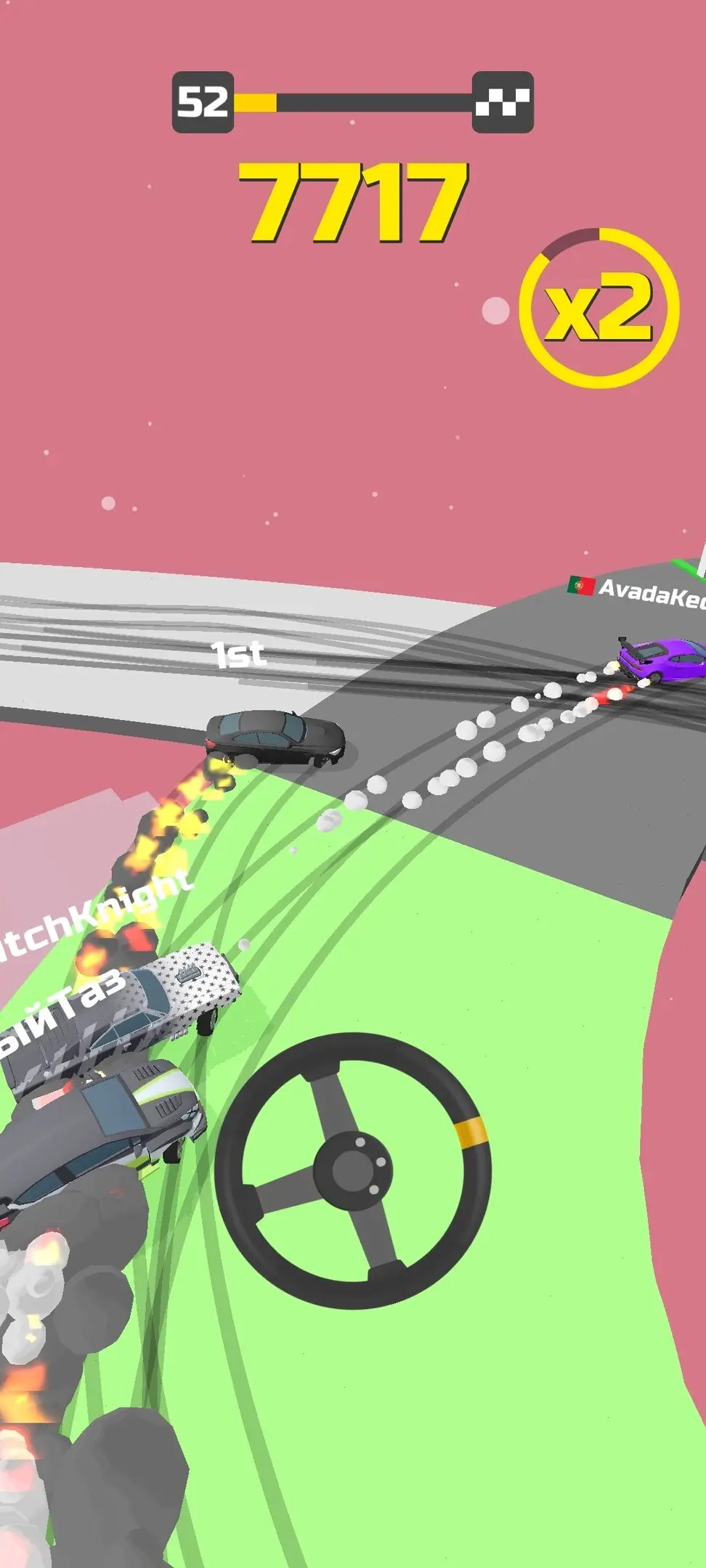The width and height of the screenshot is (706, 1568).
Task: Tap the black steering wheel control
Action: coord(353,1169)
